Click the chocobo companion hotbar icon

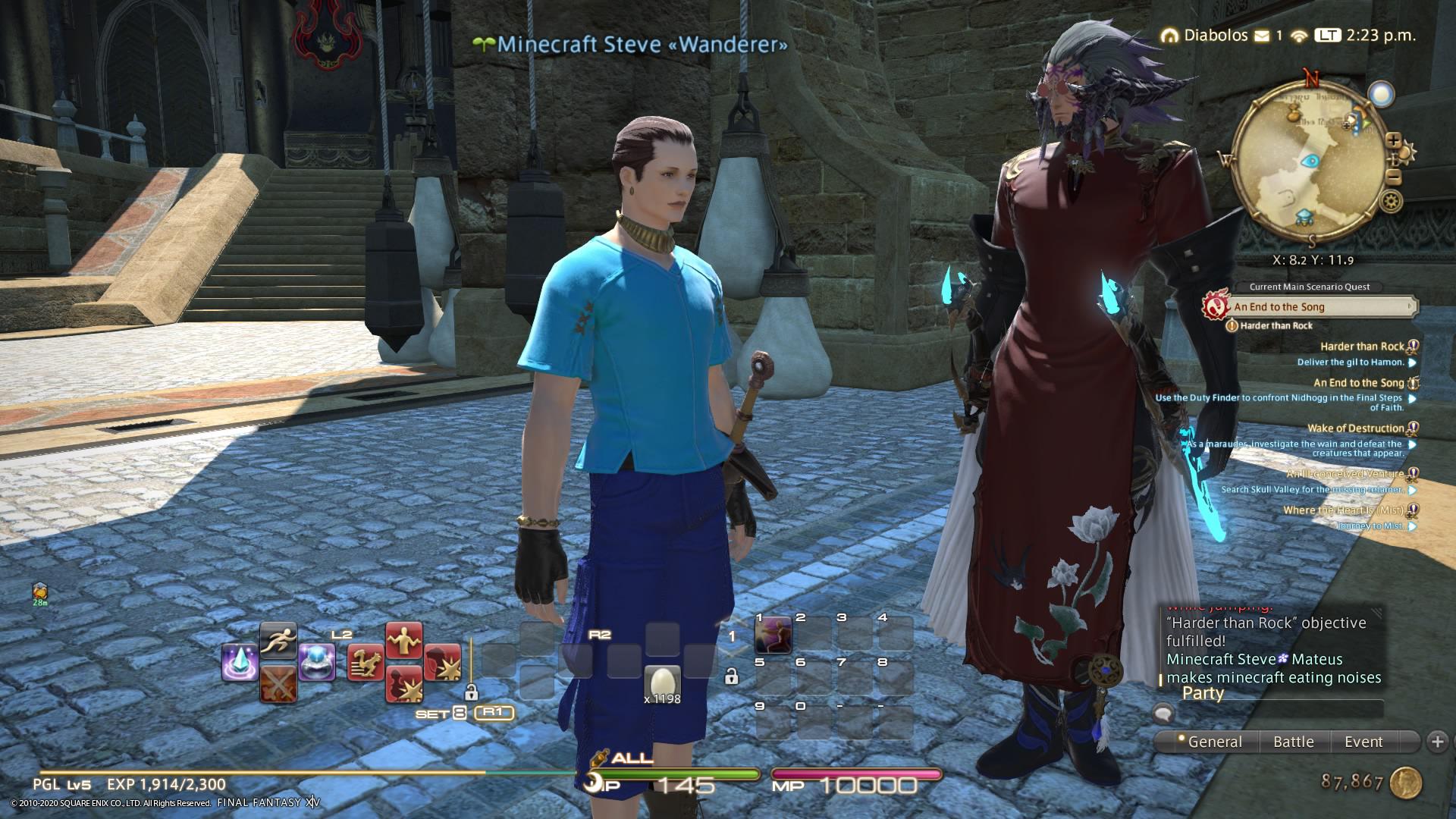[x=366, y=662]
